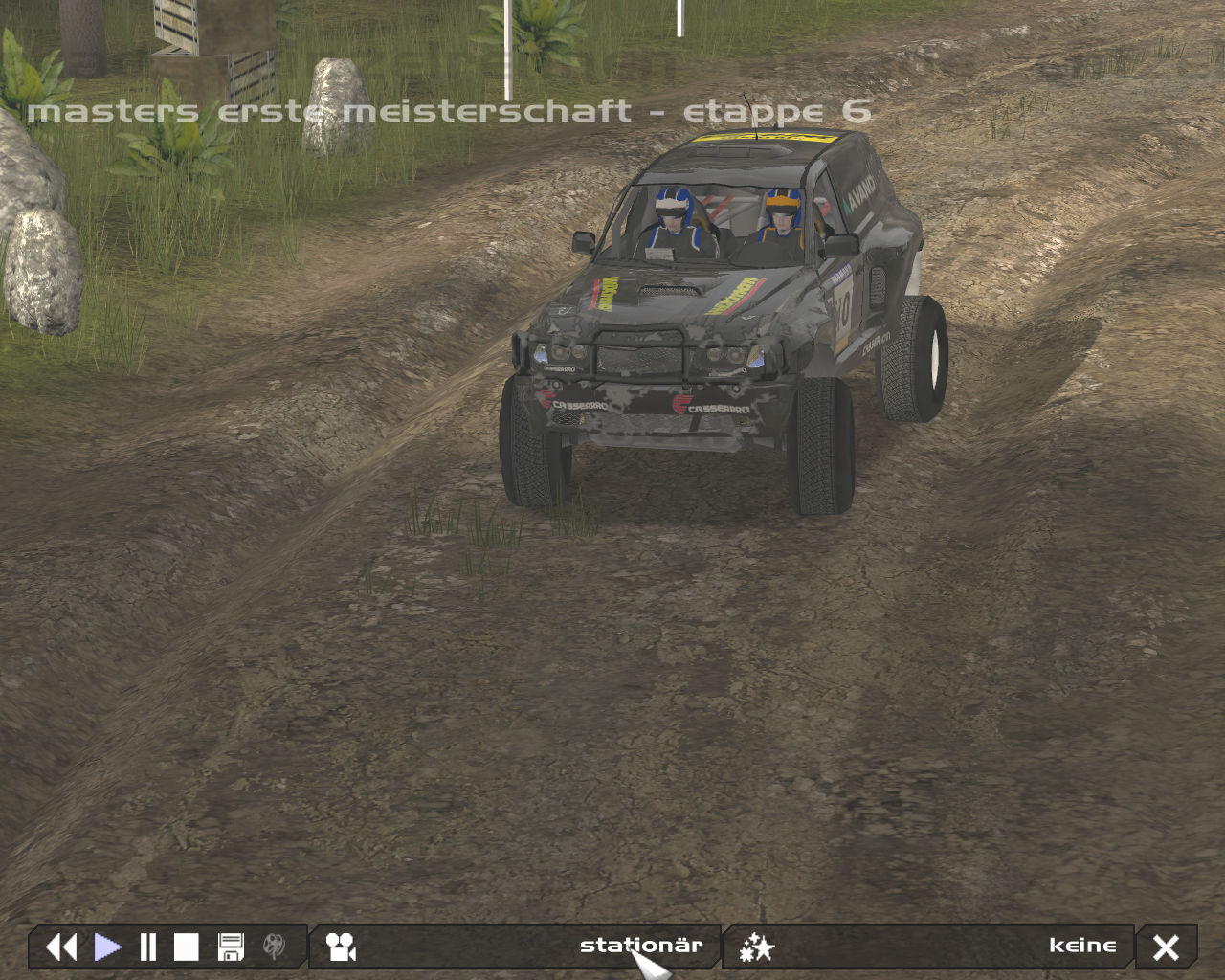
Task: Close the replay with the X button
Action: coord(1166,947)
